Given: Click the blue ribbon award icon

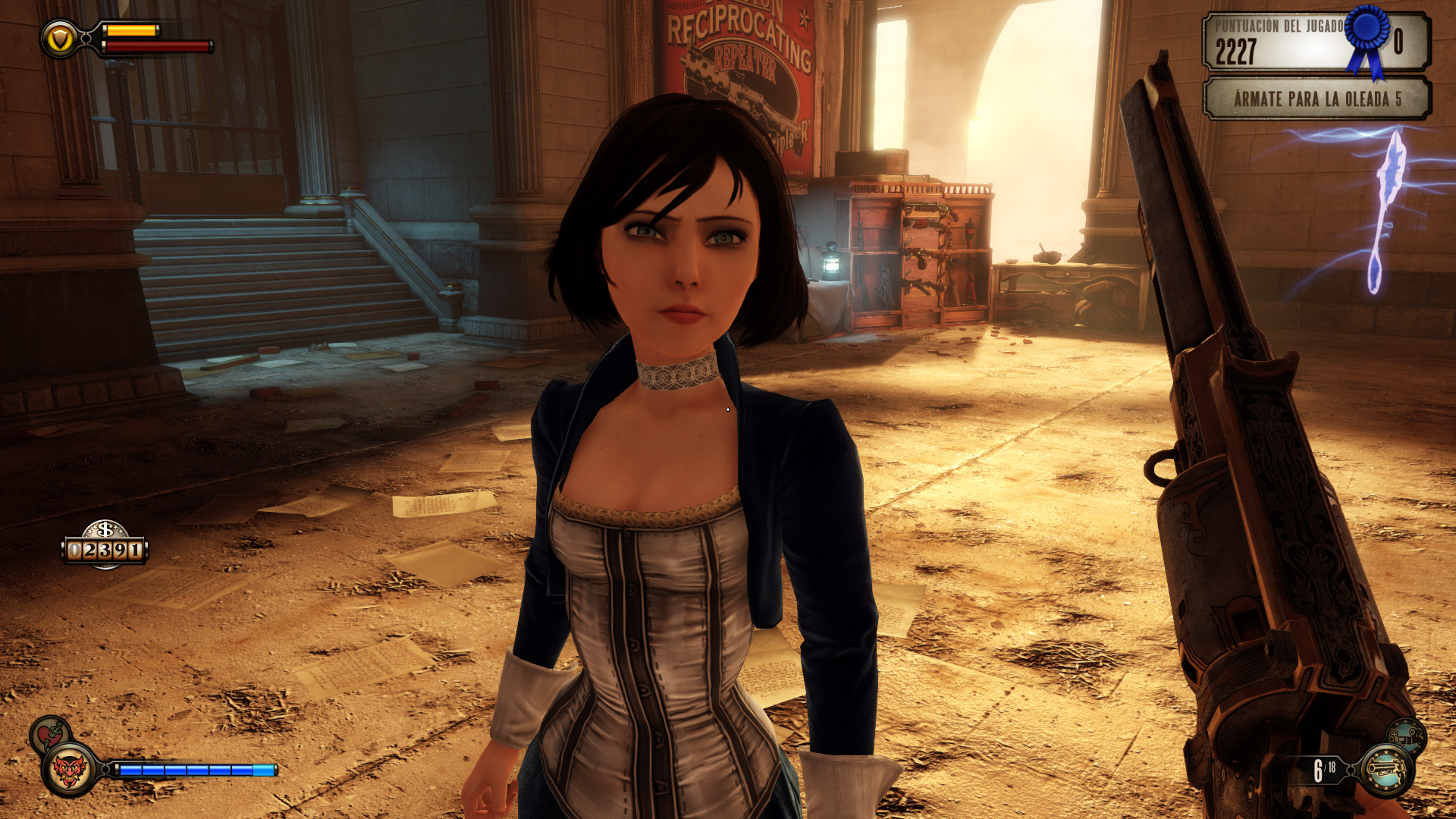Looking at the screenshot, I should [1368, 38].
